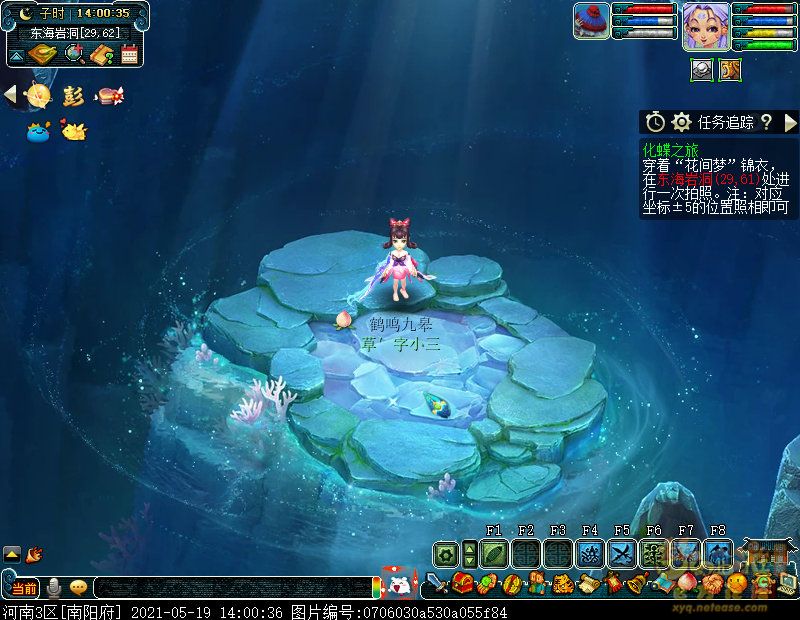Collapse the top-left minimap panel with arrow

[x=17, y=54]
